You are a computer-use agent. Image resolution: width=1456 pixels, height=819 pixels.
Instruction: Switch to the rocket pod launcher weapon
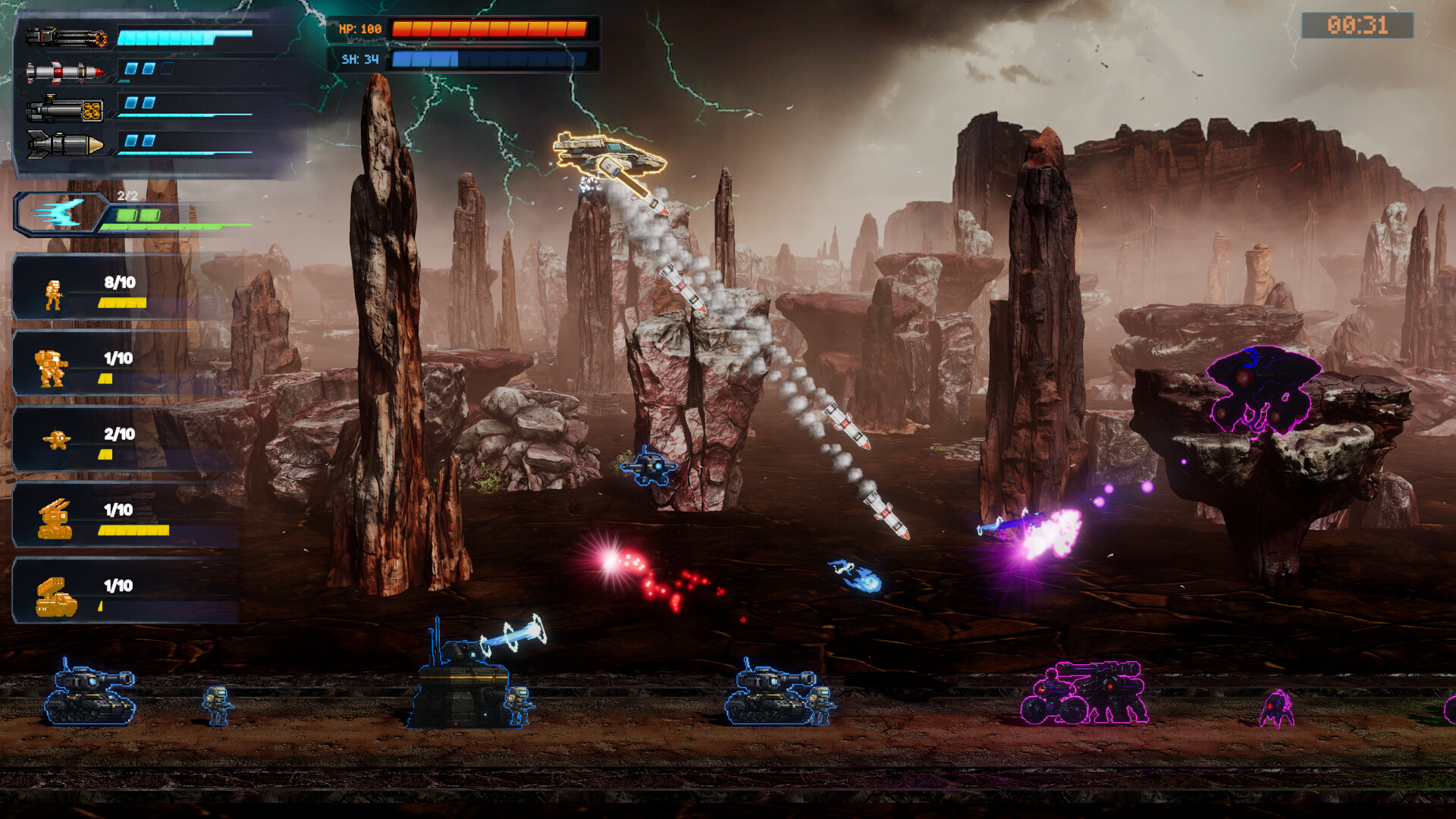(x=65, y=109)
